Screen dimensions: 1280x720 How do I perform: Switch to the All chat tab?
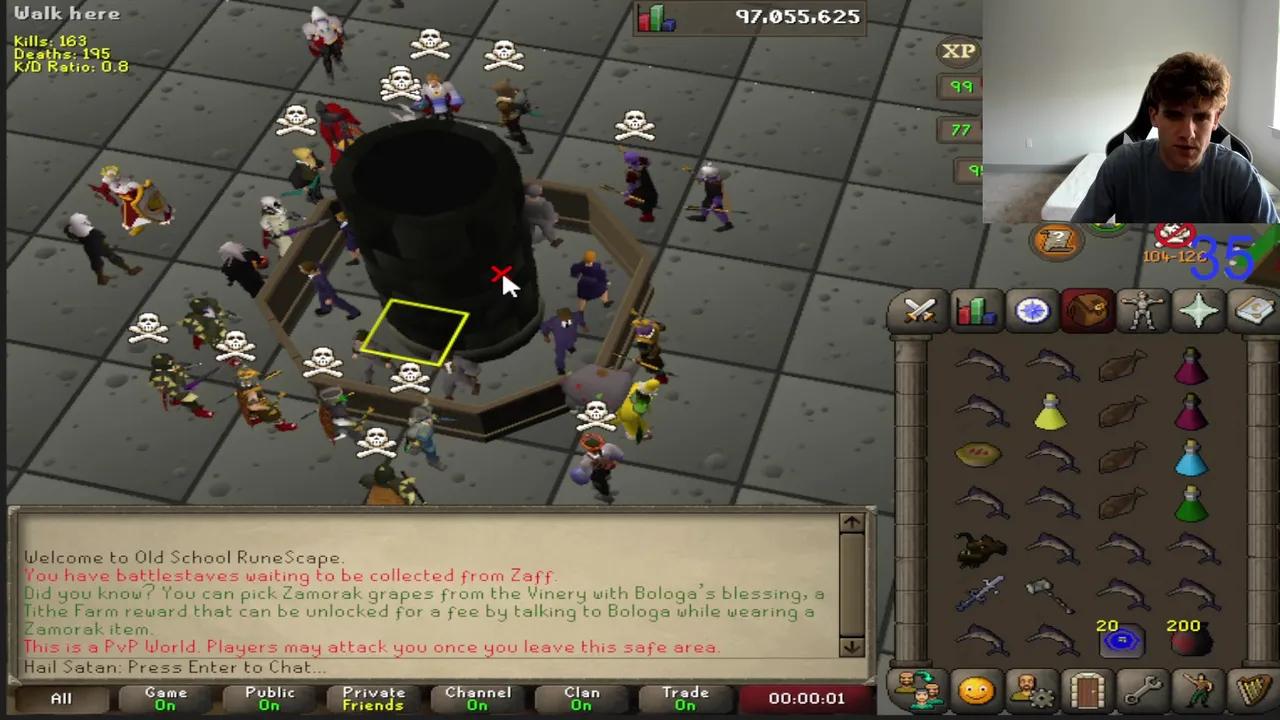[x=61, y=698]
